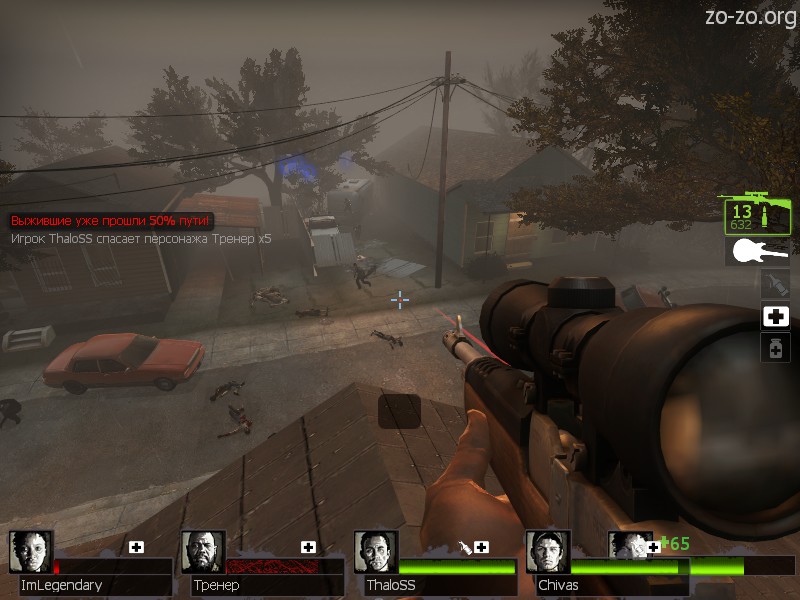Select the molotov throwable slot
The width and height of the screenshot is (800, 600).
(775, 284)
